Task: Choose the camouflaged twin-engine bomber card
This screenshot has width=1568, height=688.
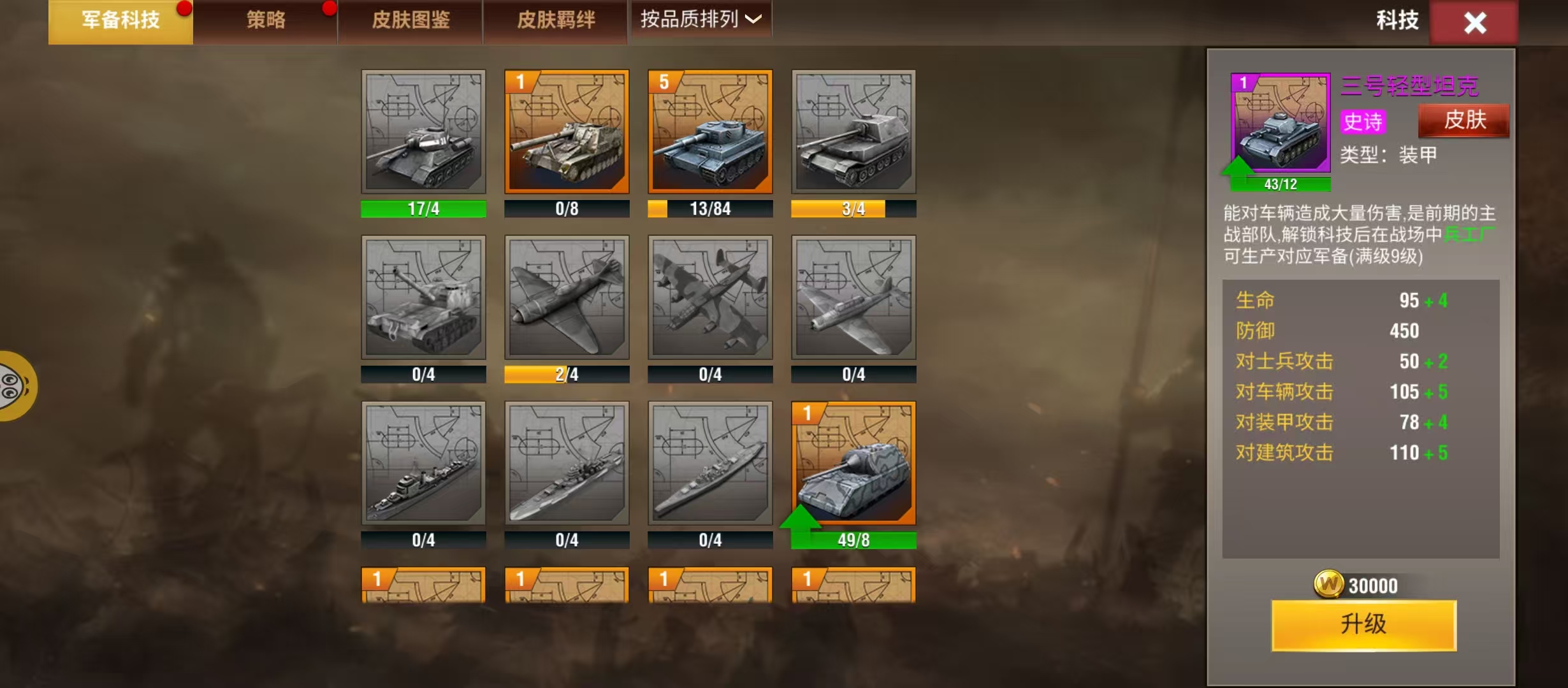Action: tap(710, 297)
